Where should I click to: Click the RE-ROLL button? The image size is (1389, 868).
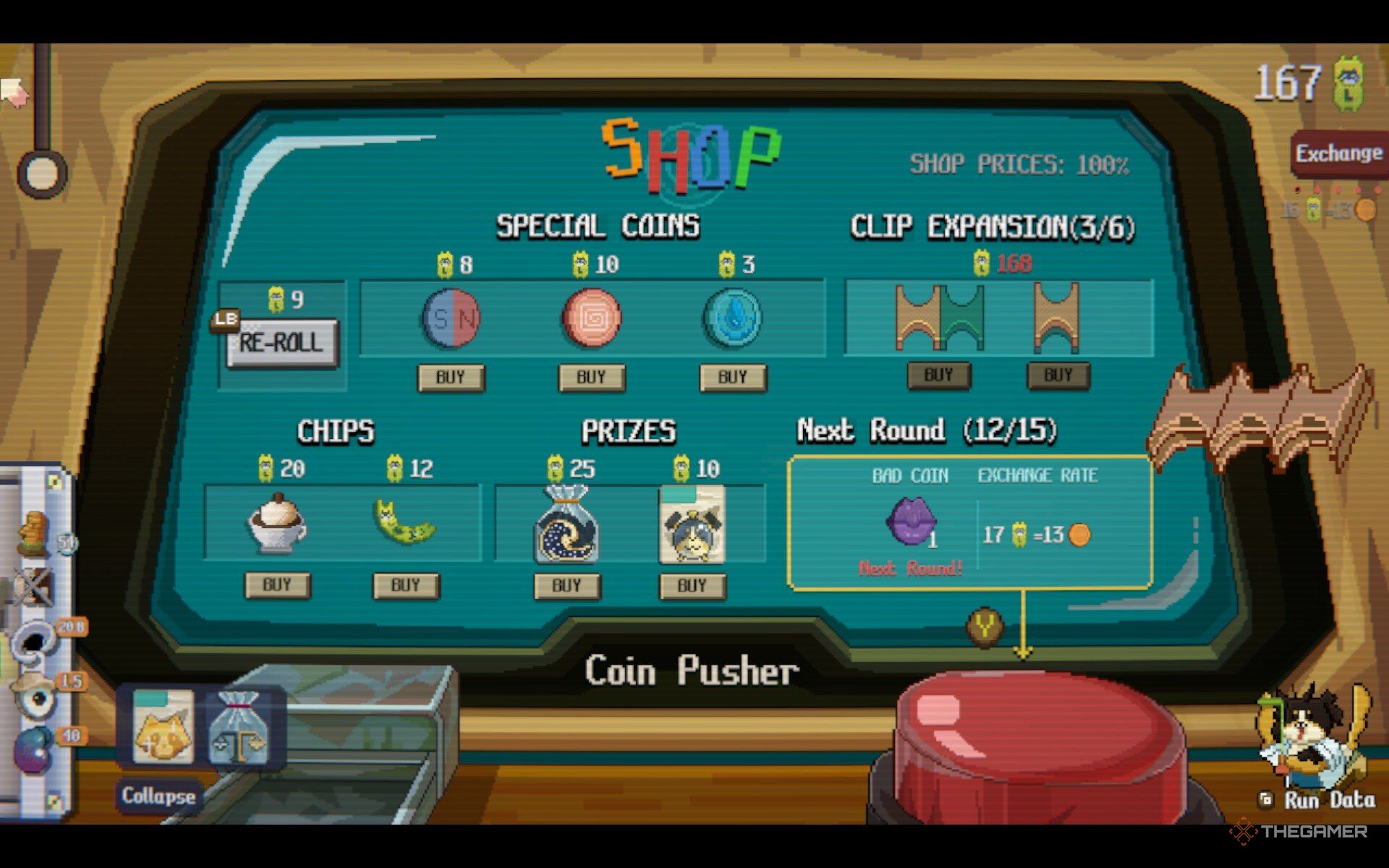[282, 343]
